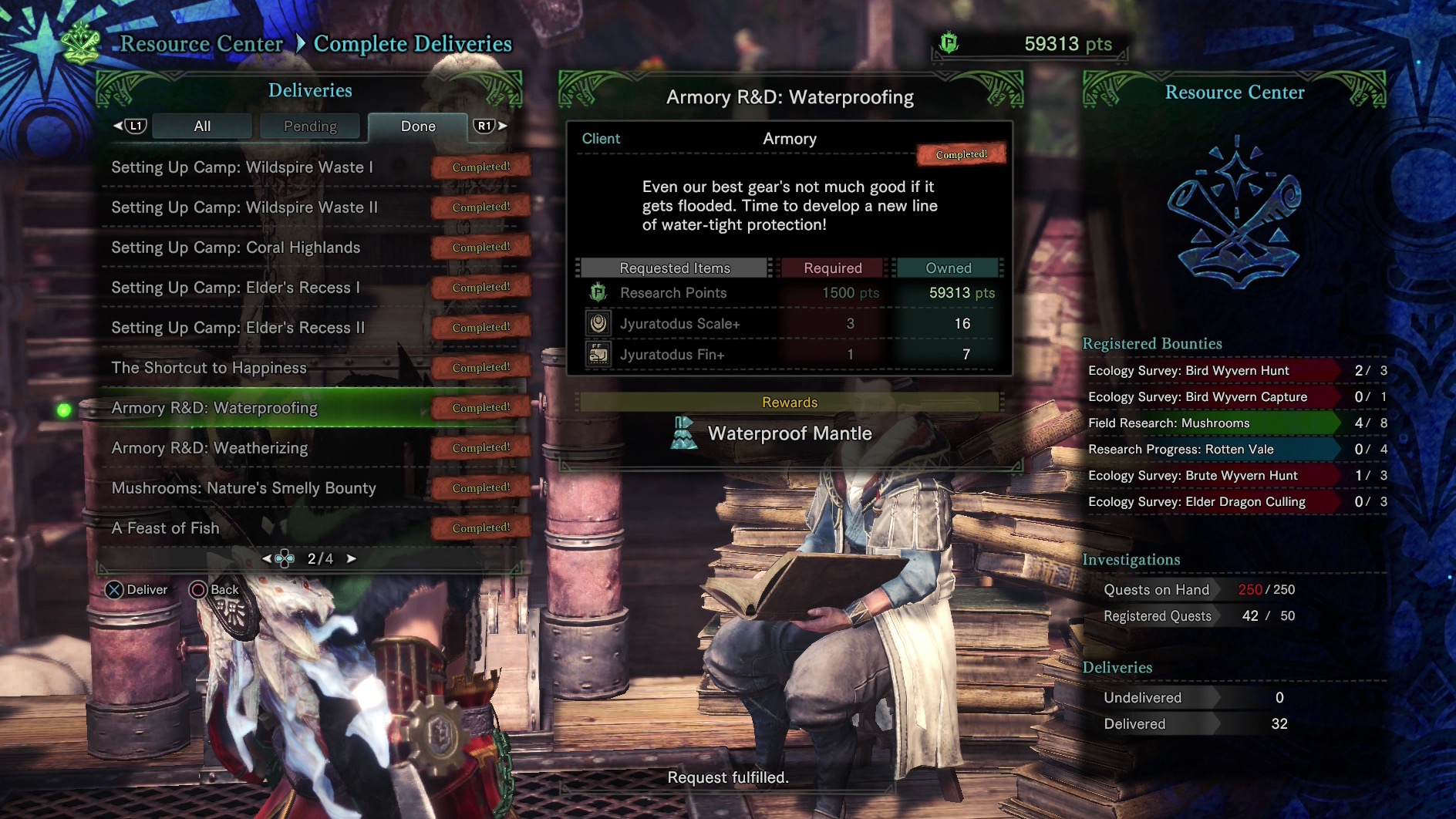Switch to the All deliveries tab

point(202,126)
